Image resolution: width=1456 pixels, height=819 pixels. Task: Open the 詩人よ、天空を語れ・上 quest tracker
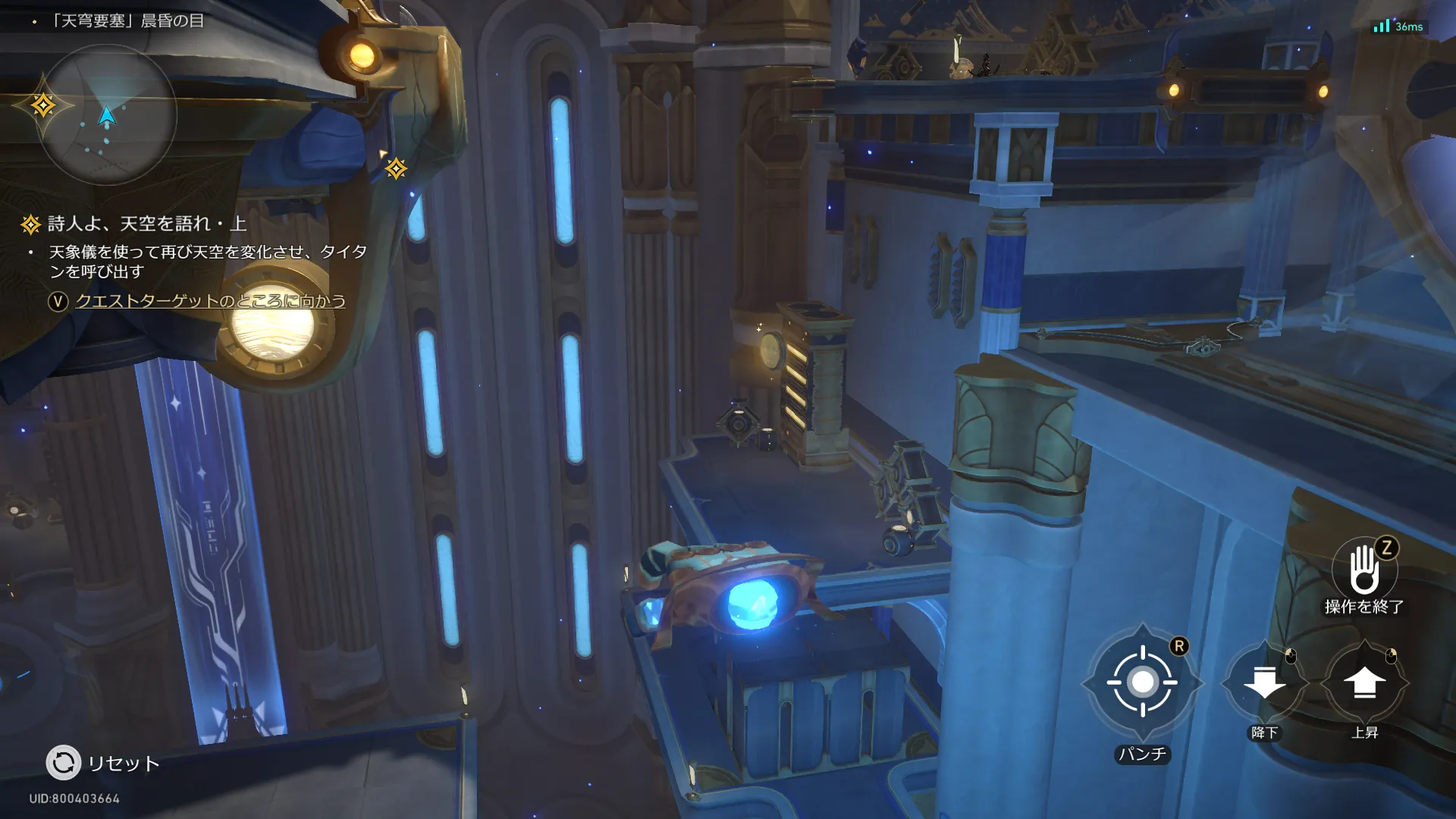tap(146, 224)
